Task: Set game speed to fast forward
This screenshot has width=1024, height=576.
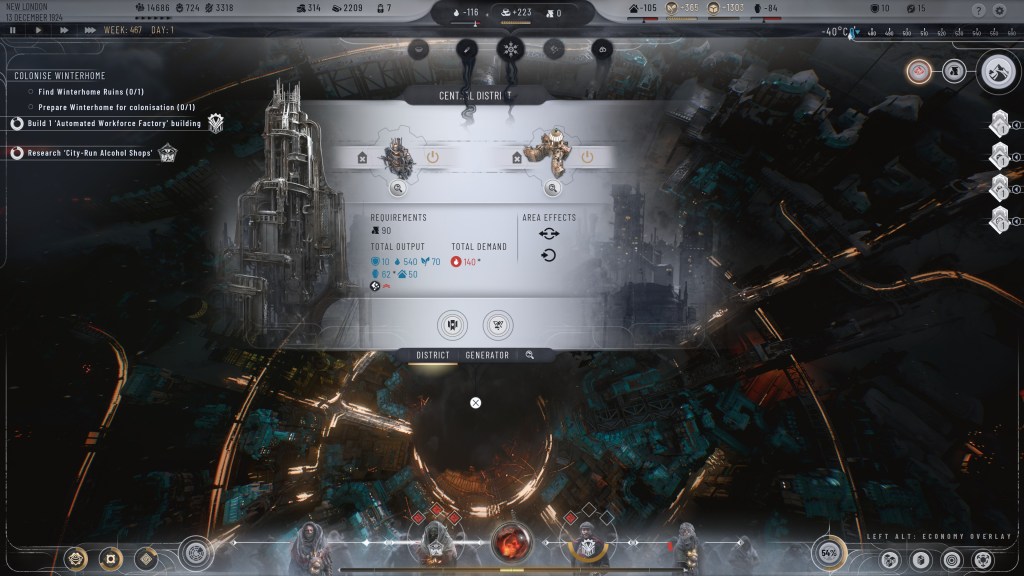Action: tap(63, 30)
